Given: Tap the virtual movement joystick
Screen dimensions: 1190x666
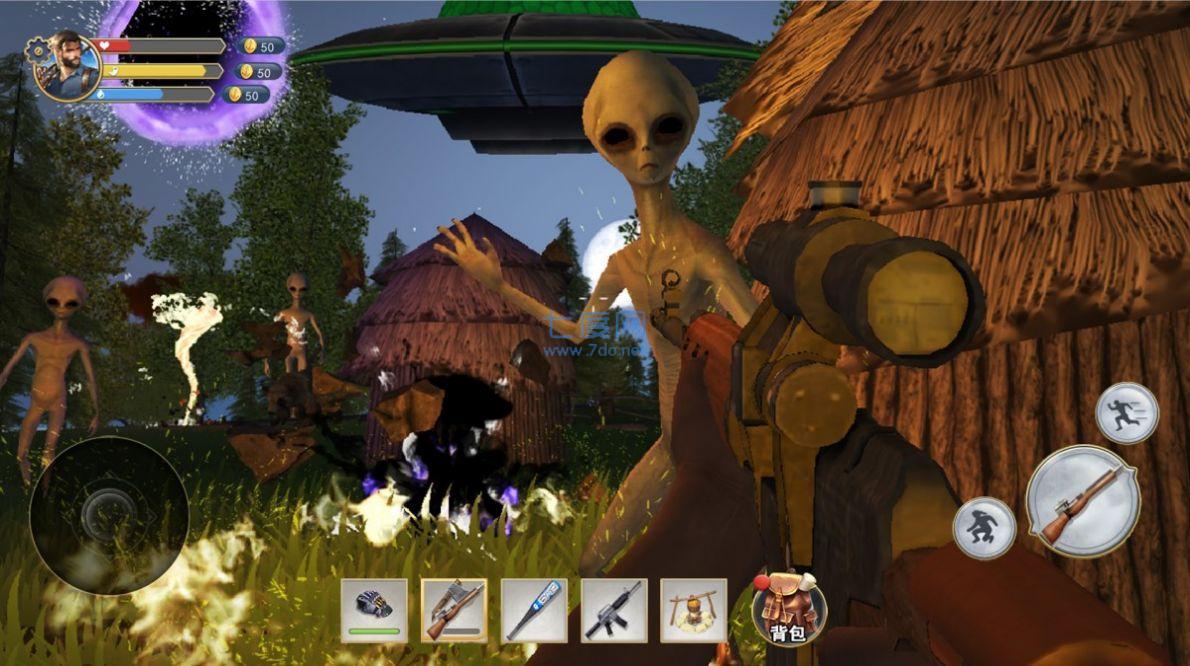Looking at the screenshot, I should [109, 515].
